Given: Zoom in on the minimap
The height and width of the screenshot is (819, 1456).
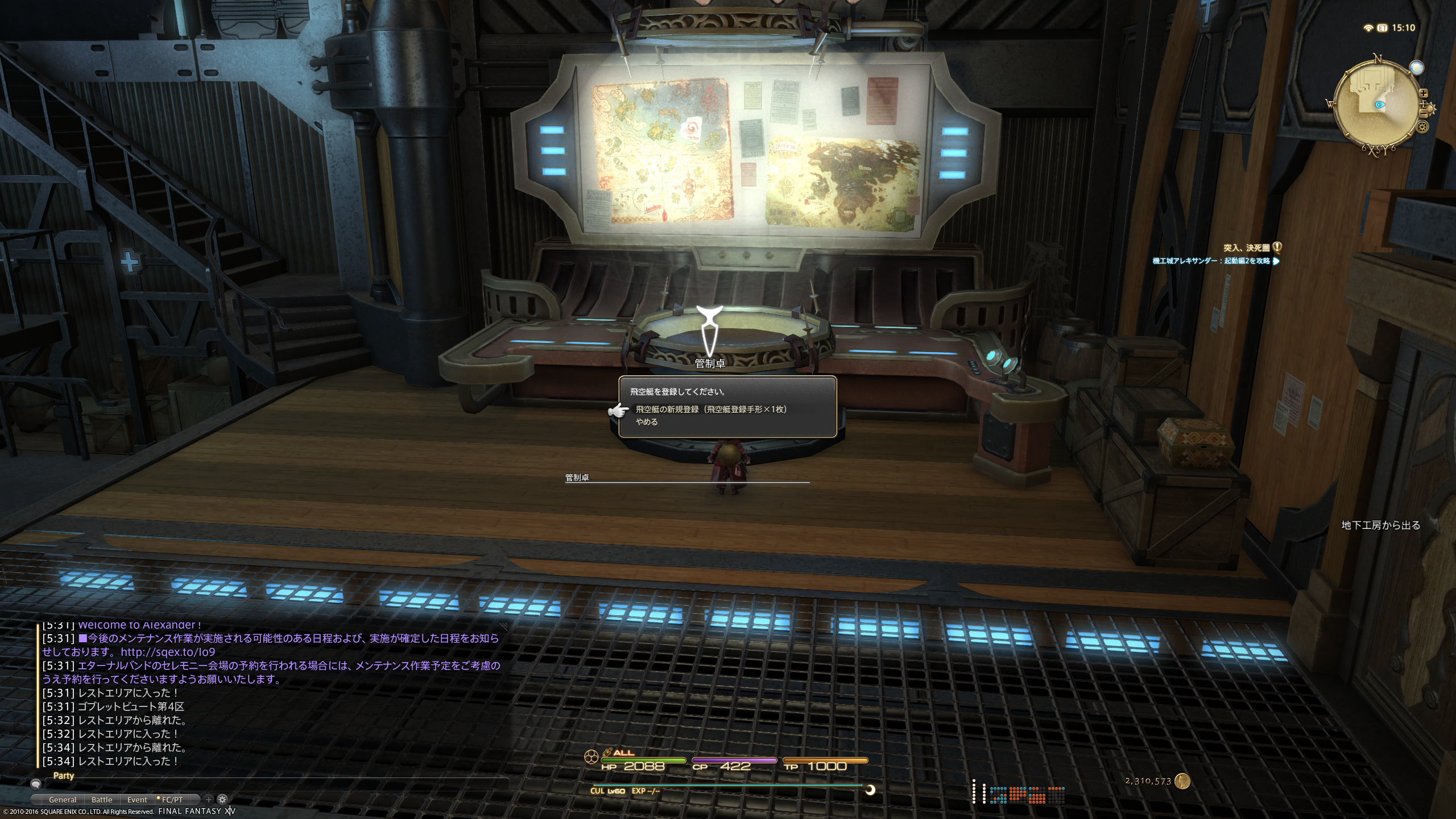Looking at the screenshot, I should pos(1424,93).
